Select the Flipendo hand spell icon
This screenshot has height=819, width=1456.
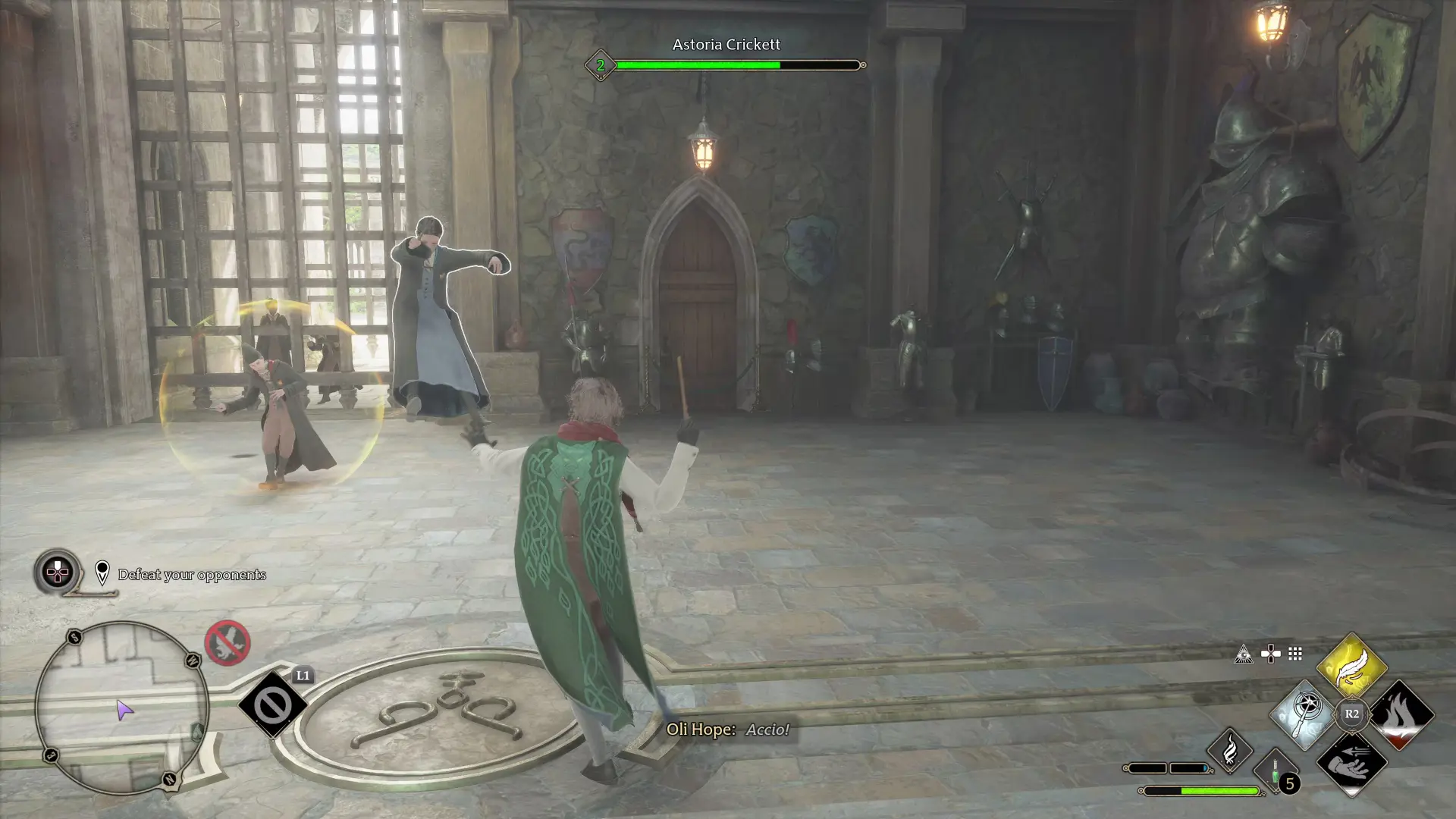1351,765
